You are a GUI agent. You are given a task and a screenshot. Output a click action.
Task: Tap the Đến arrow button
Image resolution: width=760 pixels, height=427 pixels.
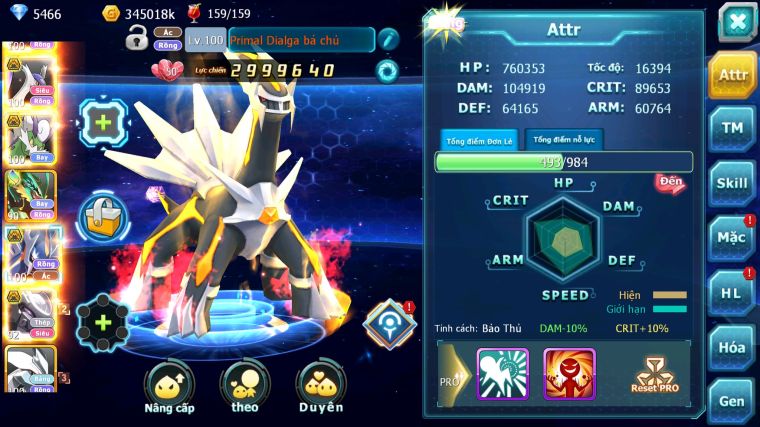670,183
